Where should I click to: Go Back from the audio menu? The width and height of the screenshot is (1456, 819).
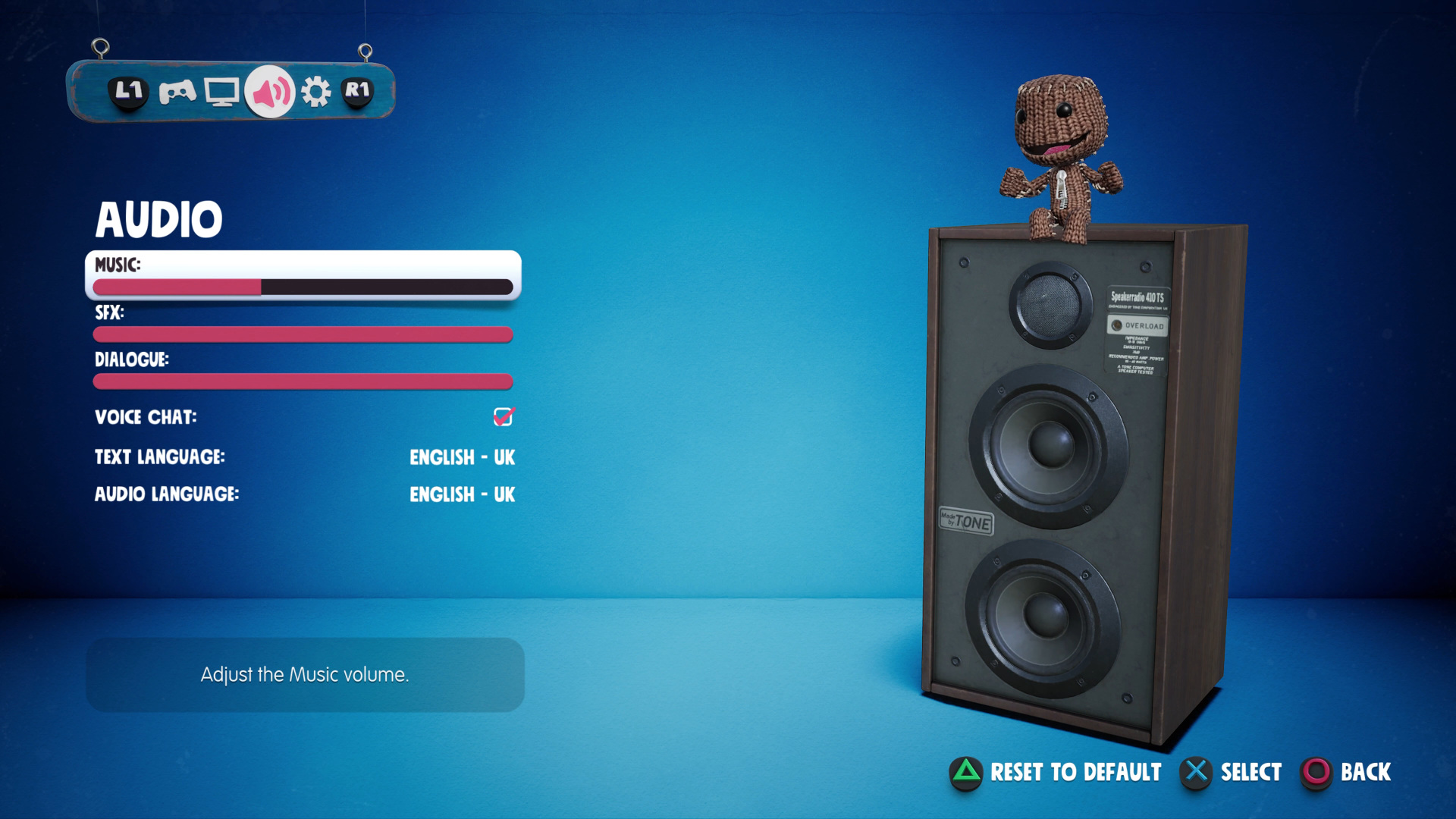(x=1347, y=772)
